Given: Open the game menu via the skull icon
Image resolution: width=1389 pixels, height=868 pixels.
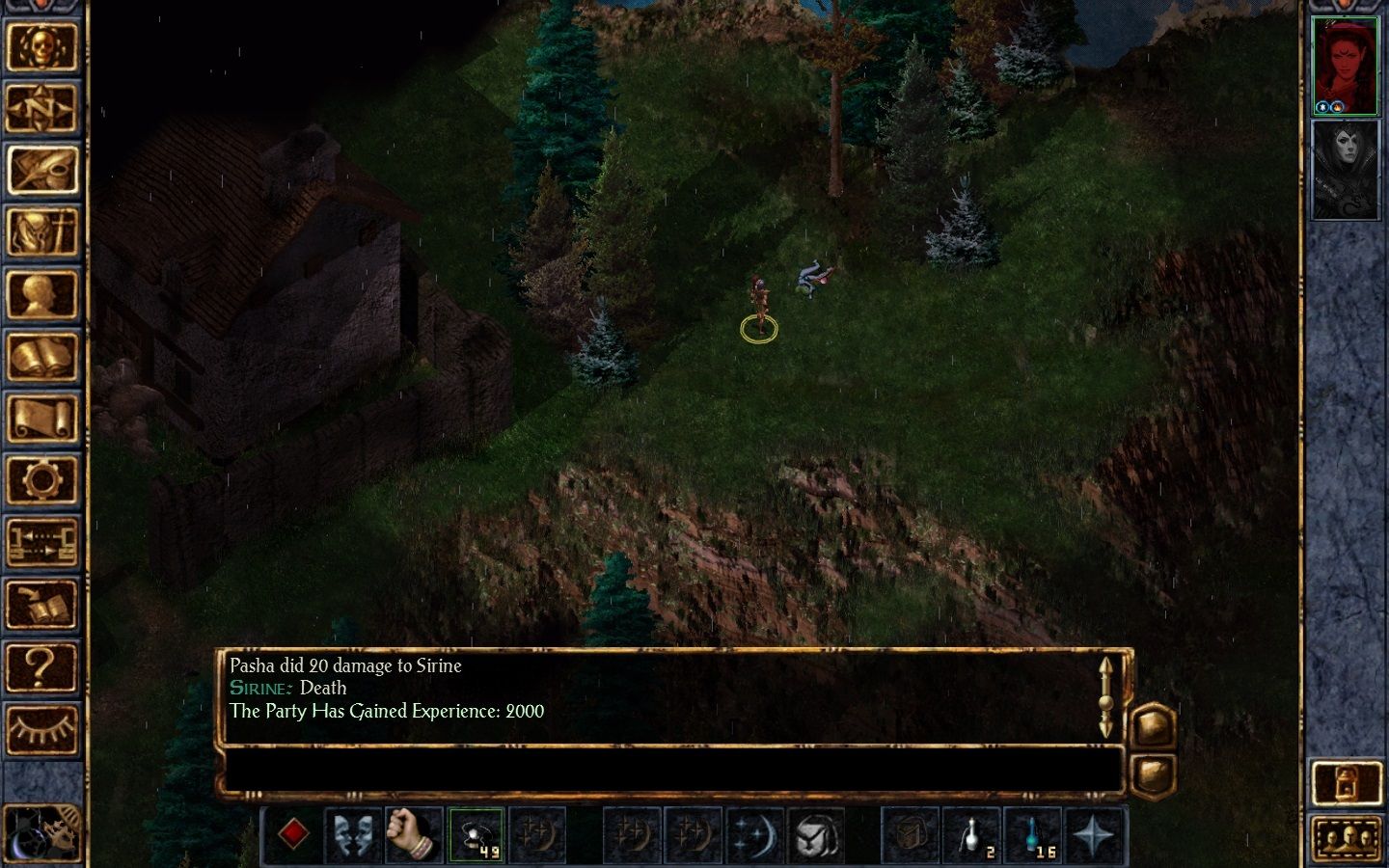Looking at the screenshot, I should click(x=43, y=48).
